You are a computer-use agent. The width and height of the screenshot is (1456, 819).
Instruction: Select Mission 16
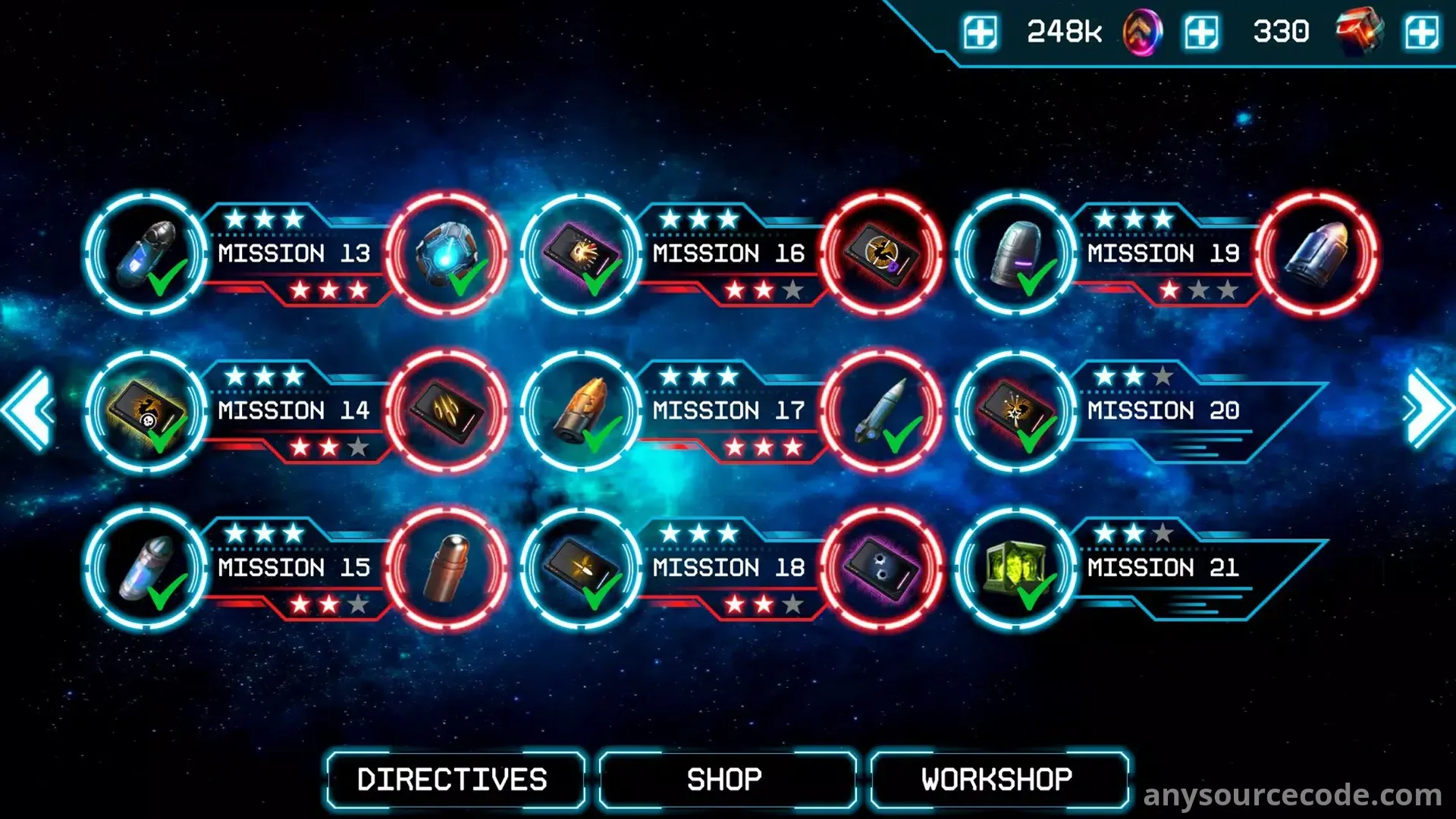click(x=728, y=253)
